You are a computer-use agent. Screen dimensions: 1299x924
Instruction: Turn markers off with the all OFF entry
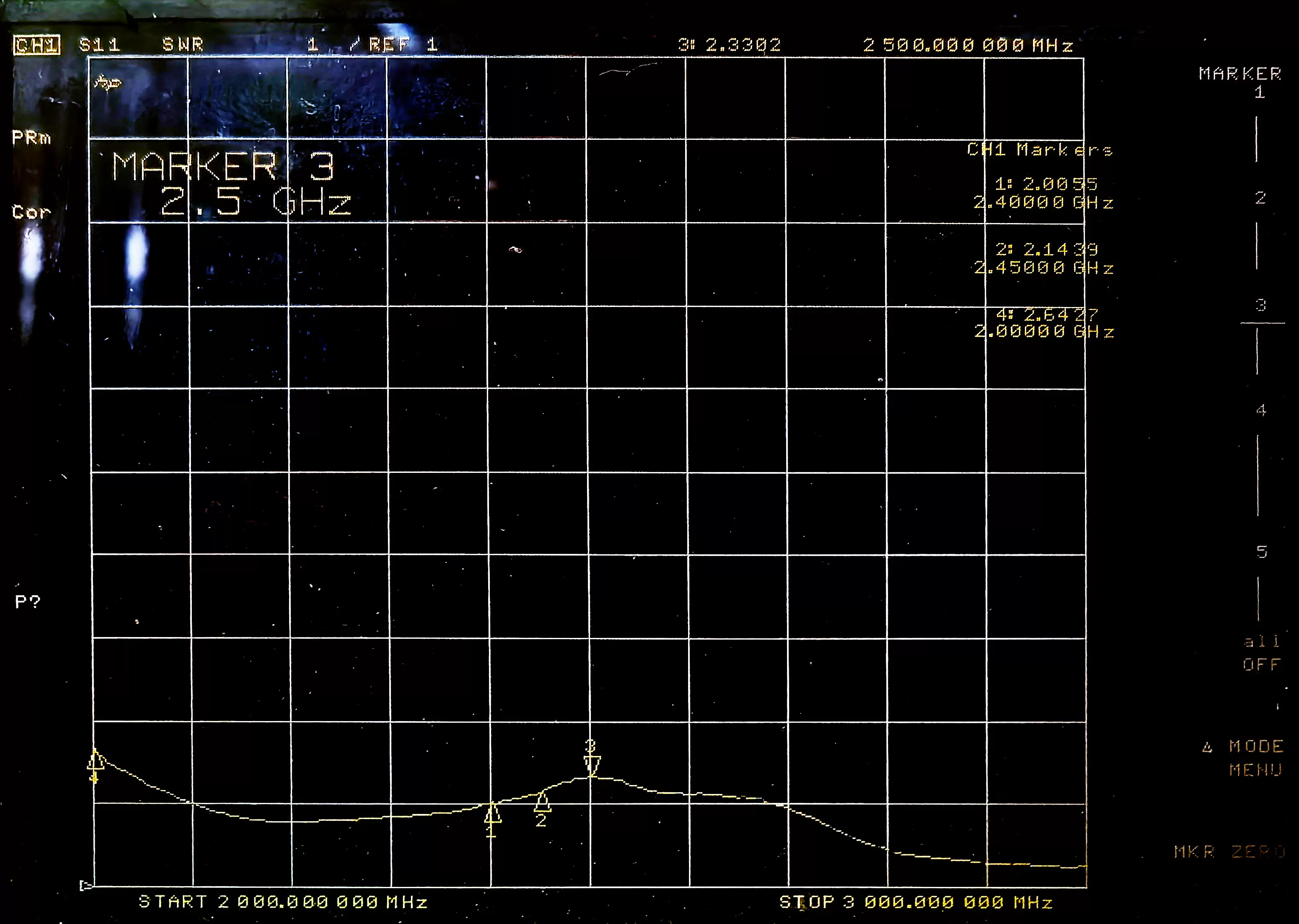pyautogui.click(x=1261, y=653)
